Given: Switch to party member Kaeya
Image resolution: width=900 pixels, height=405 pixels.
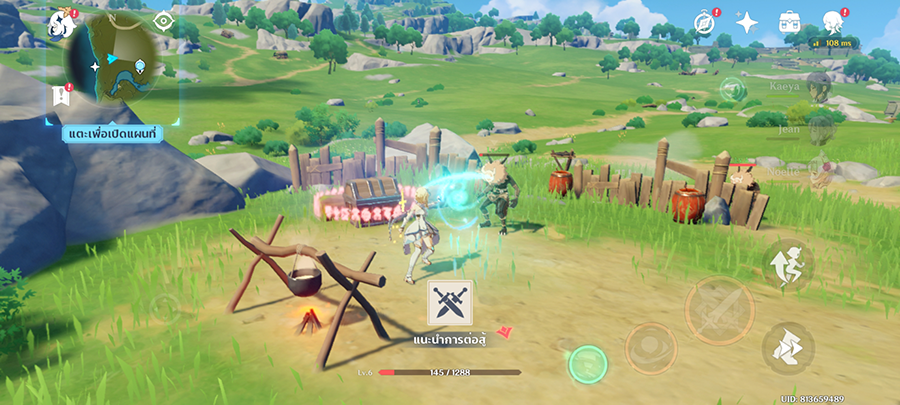Looking at the screenshot, I should (x=820, y=86).
